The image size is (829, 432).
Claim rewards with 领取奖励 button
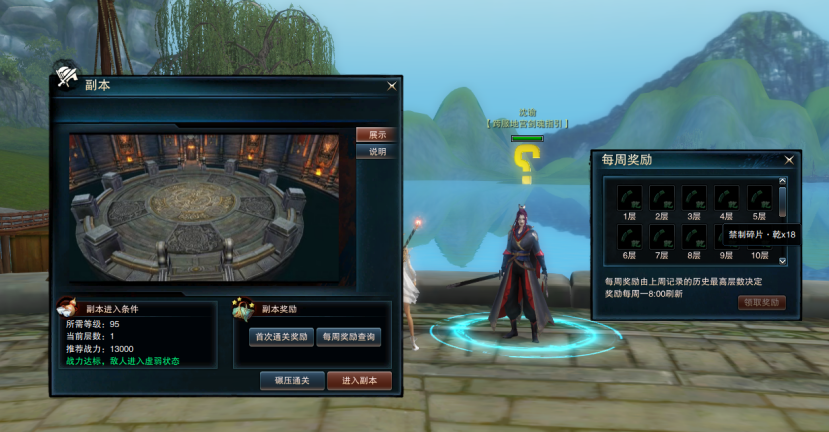click(762, 303)
